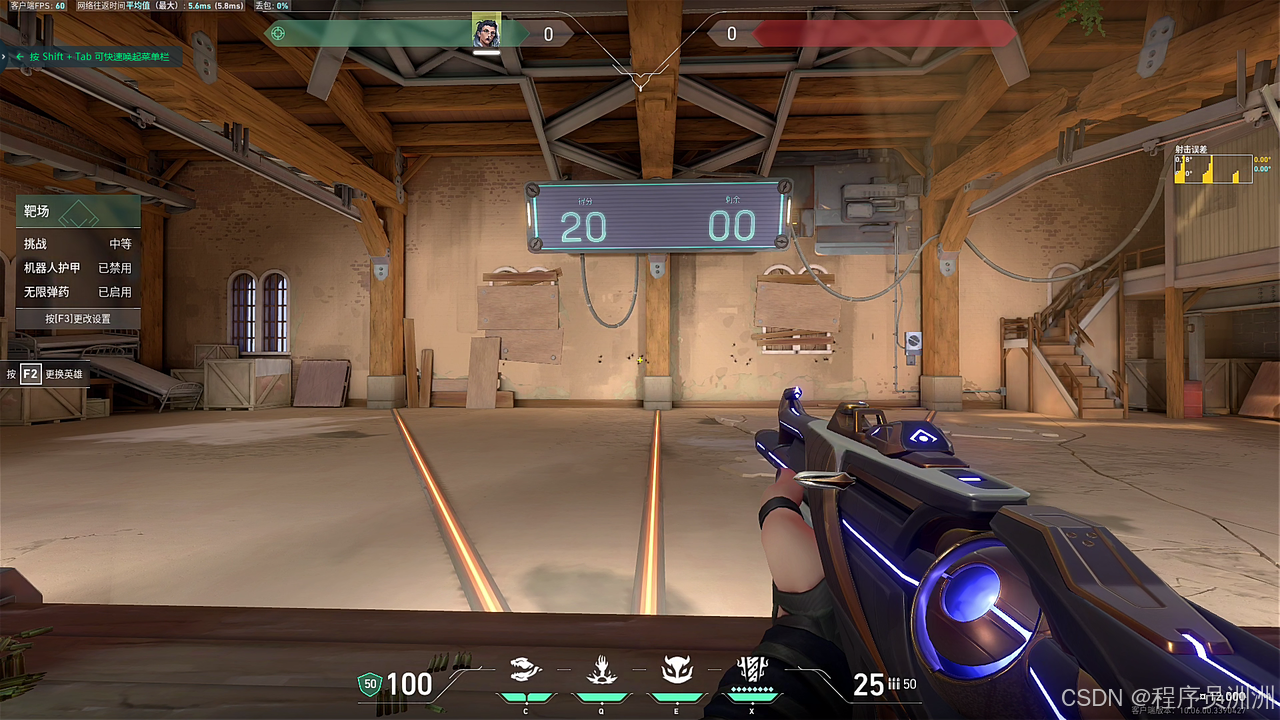
Task: Trigger the X ultimate ability icon
Action: click(751, 670)
